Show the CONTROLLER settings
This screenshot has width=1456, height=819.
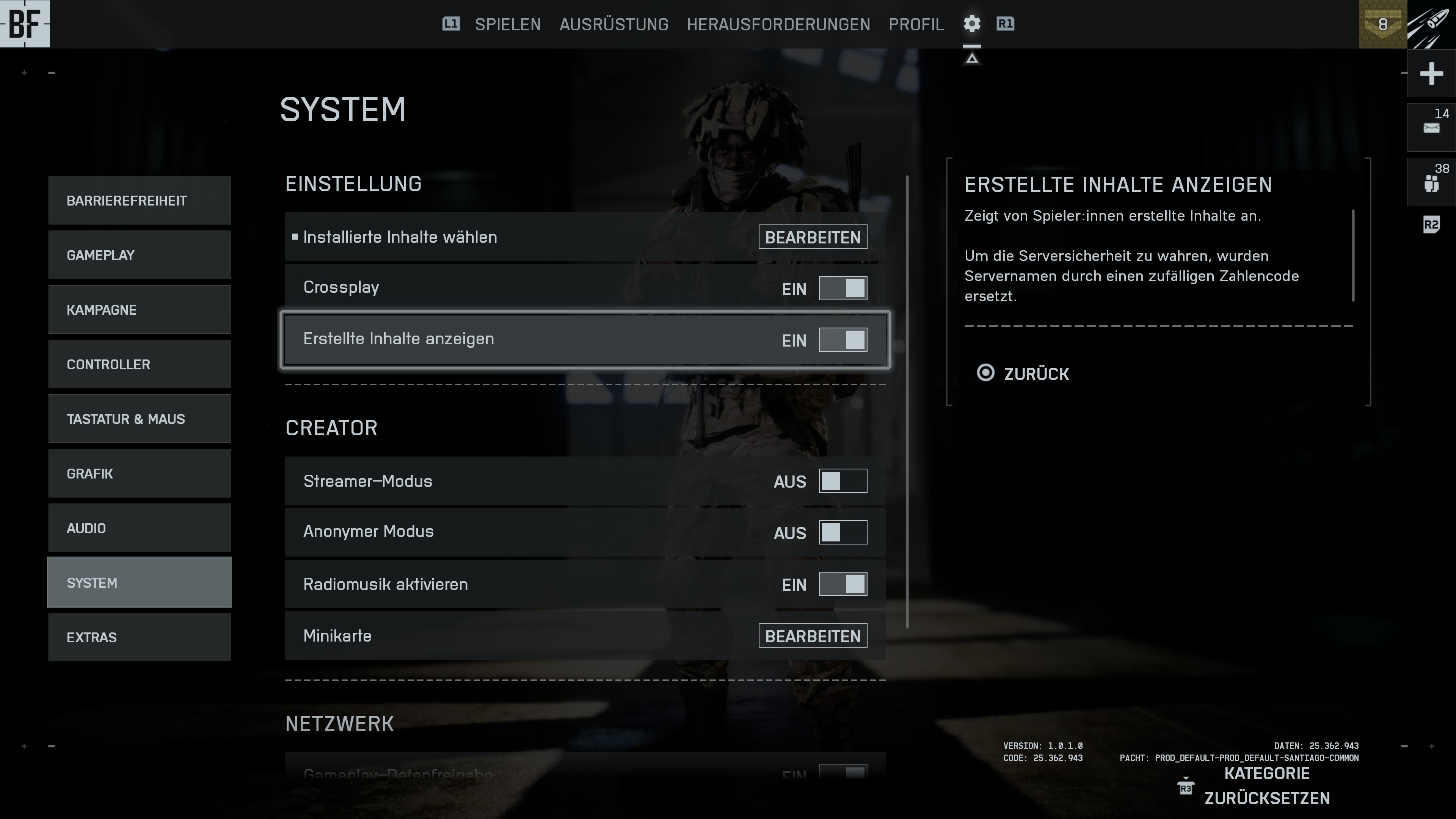[x=139, y=364]
